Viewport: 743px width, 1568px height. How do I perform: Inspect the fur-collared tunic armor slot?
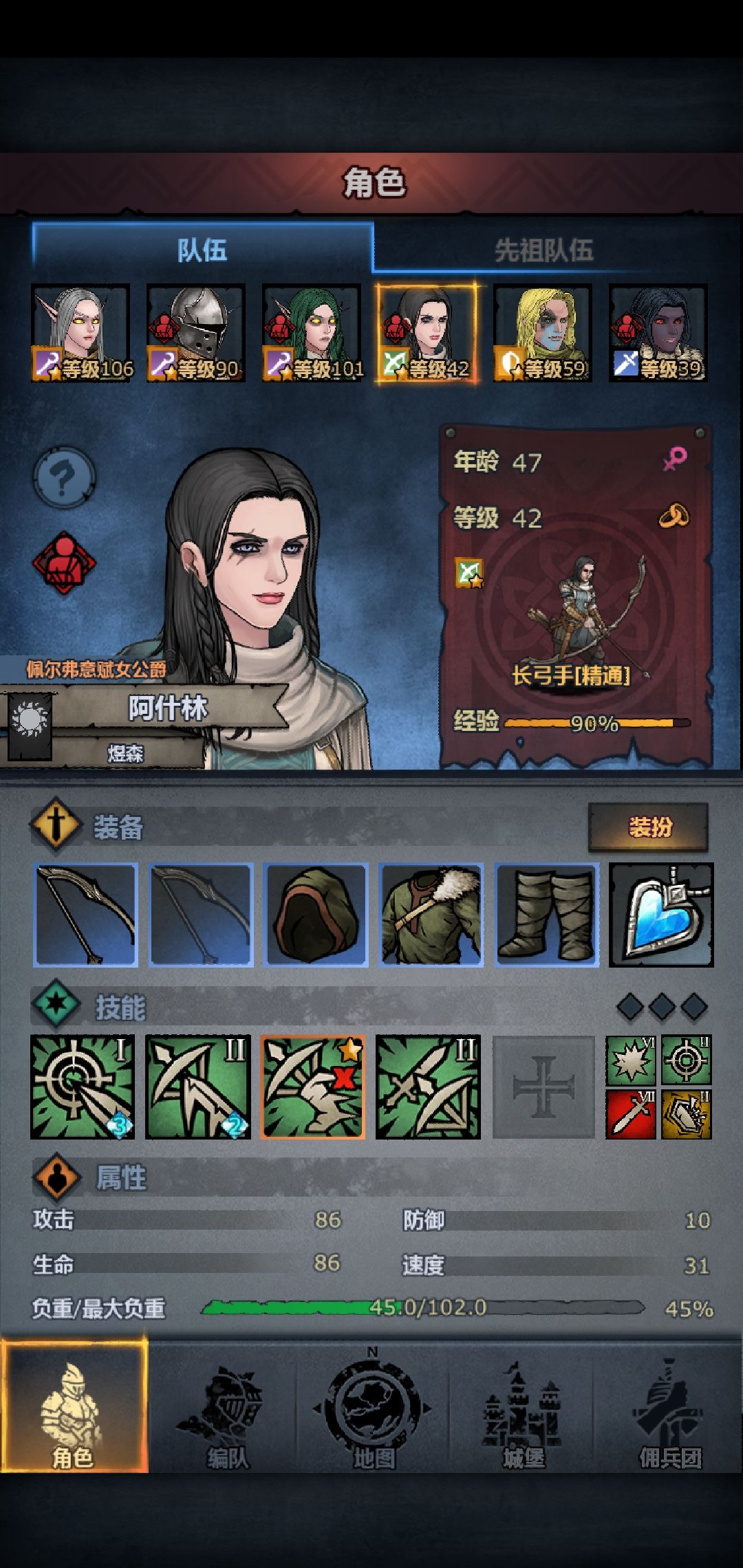(x=431, y=915)
